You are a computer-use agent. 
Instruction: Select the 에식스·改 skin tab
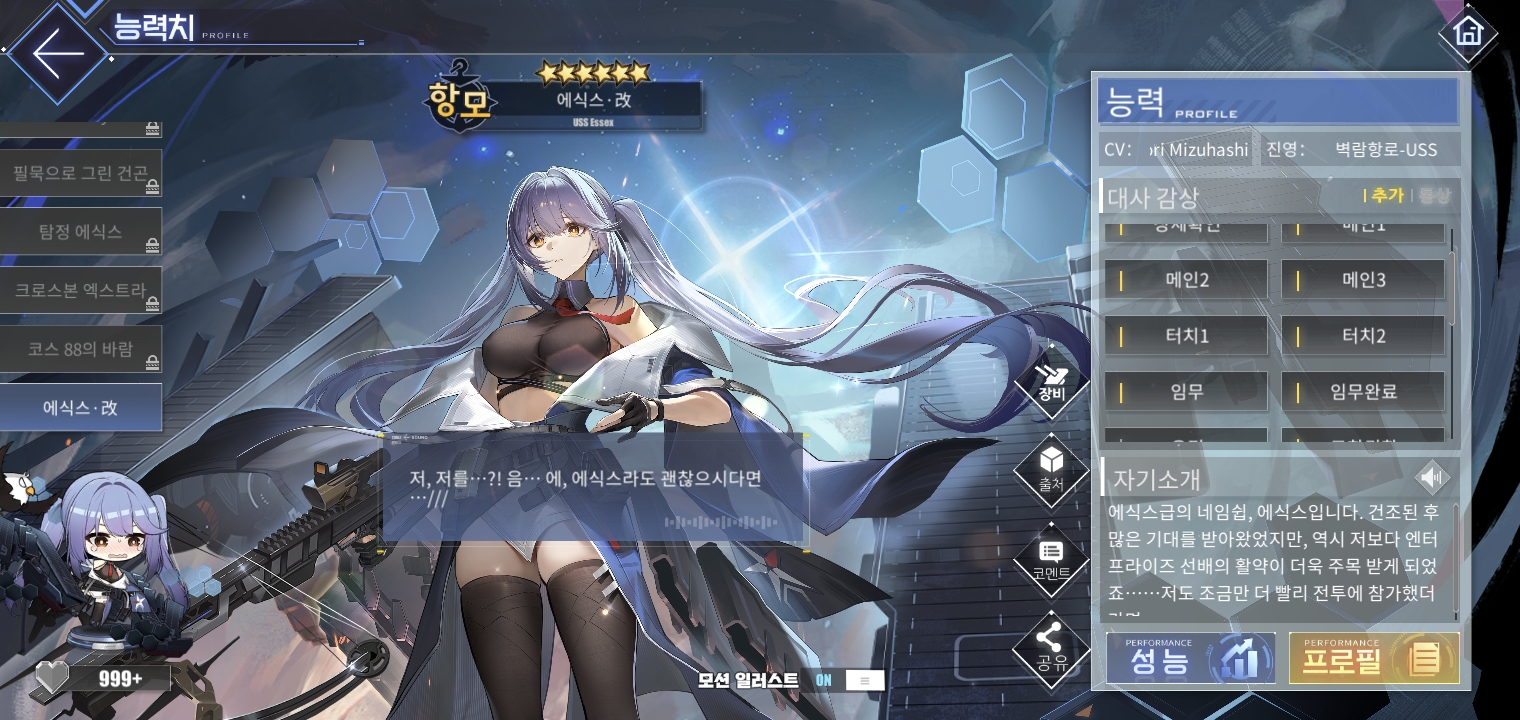pyautogui.click(x=81, y=408)
